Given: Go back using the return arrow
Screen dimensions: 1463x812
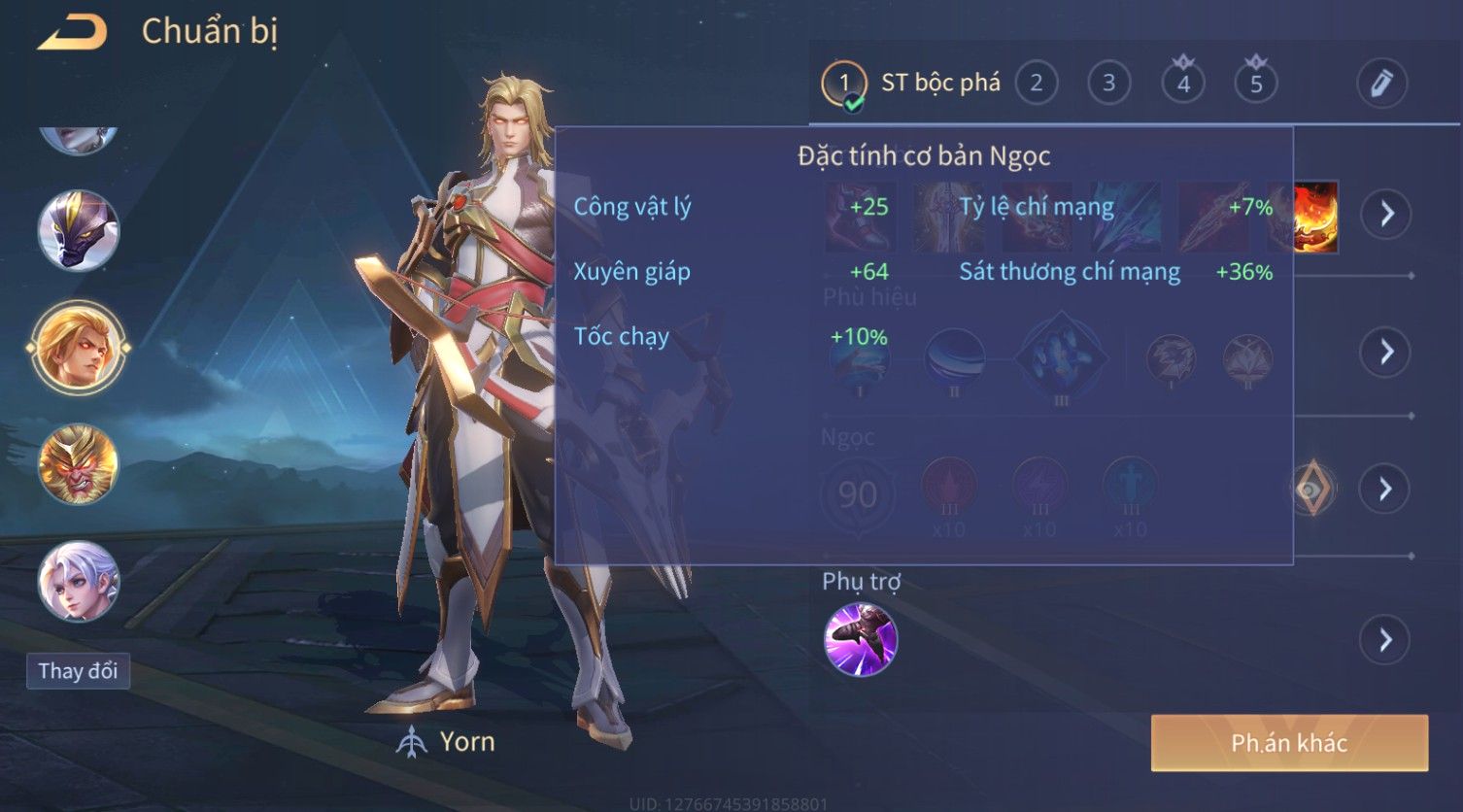Looking at the screenshot, I should pyautogui.click(x=72, y=34).
